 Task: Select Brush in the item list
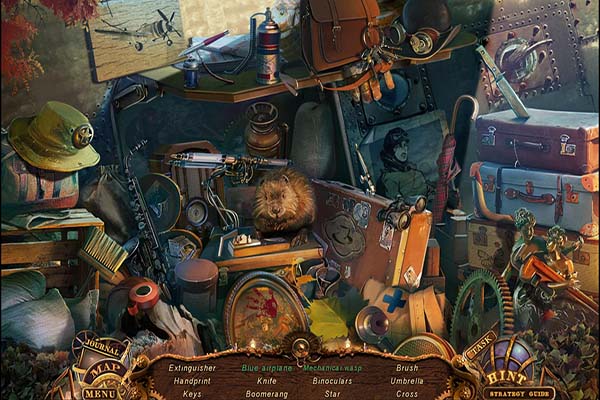(x=407, y=368)
